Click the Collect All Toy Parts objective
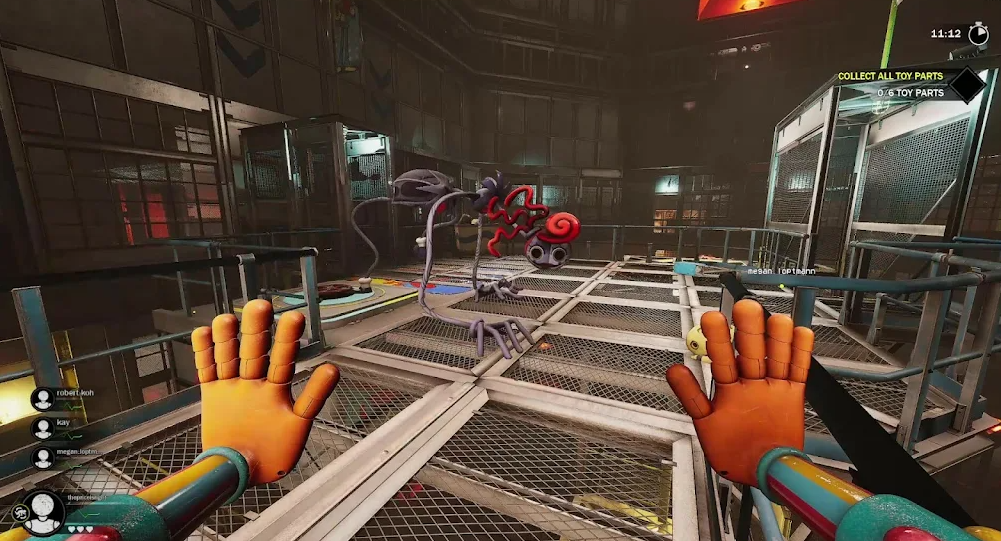The height and width of the screenshot is (541, 1001). point(890,76)
